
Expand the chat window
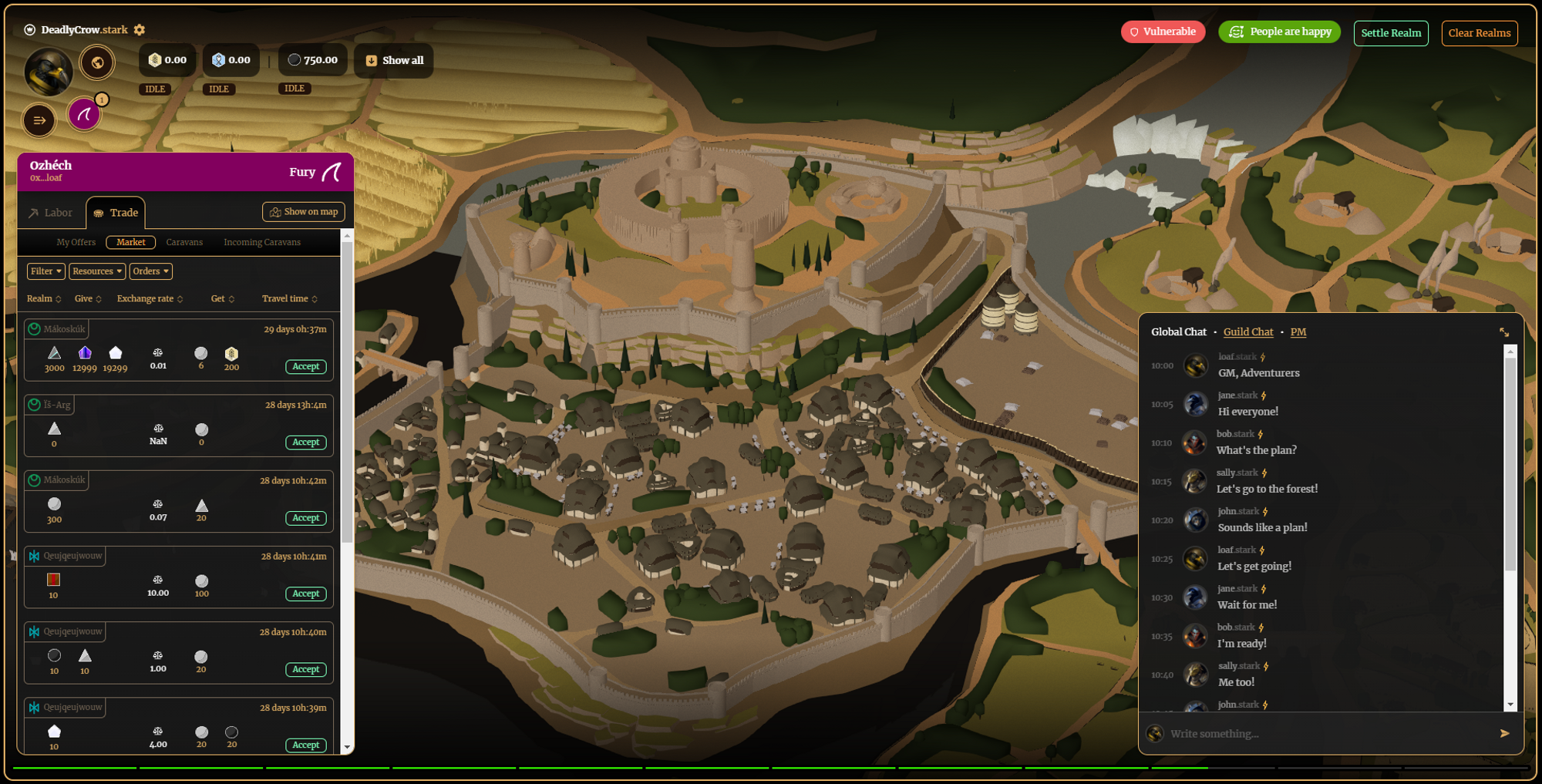click(1503, 332)
